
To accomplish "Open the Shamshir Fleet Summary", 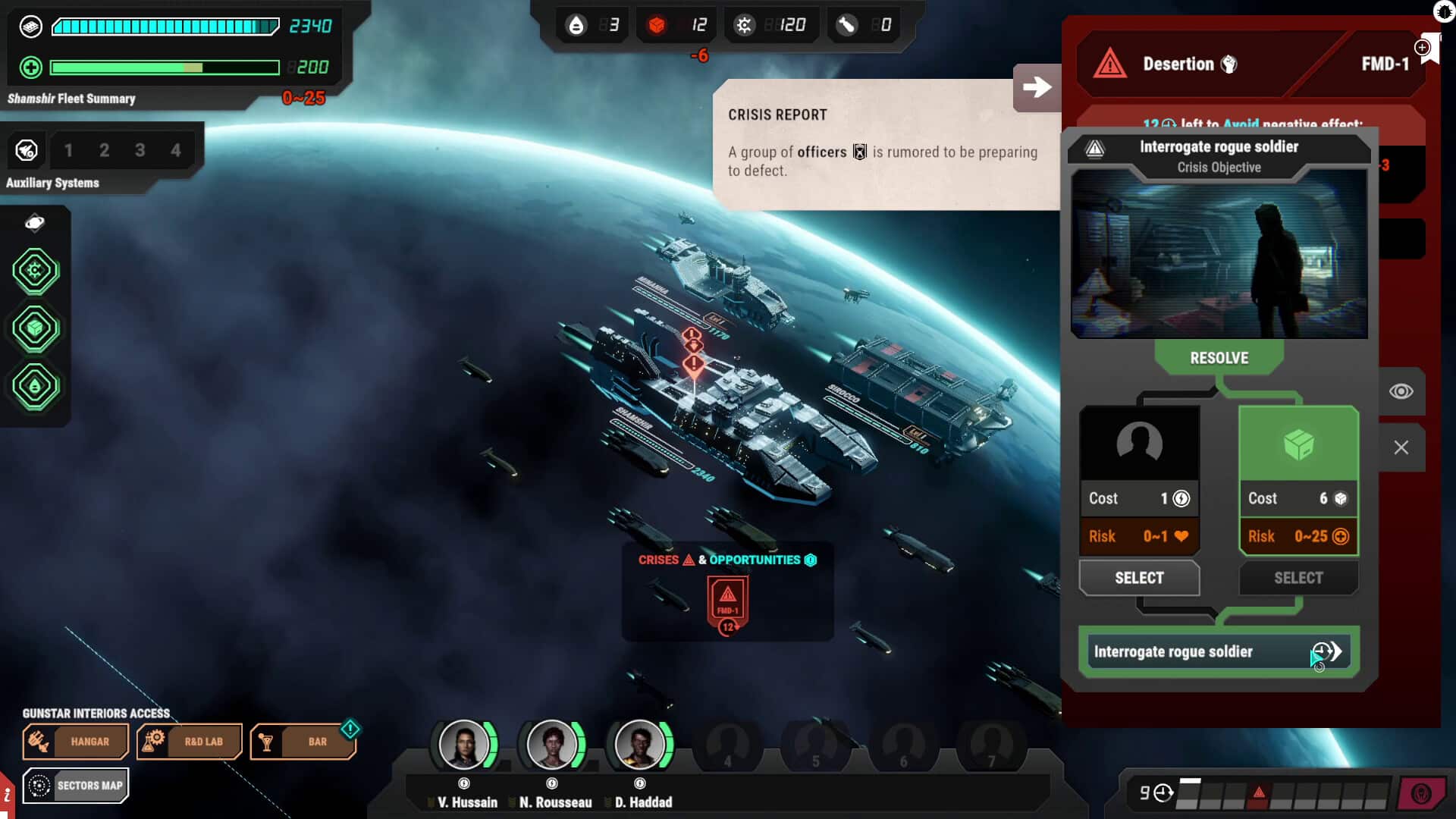I will click(71, 99).
